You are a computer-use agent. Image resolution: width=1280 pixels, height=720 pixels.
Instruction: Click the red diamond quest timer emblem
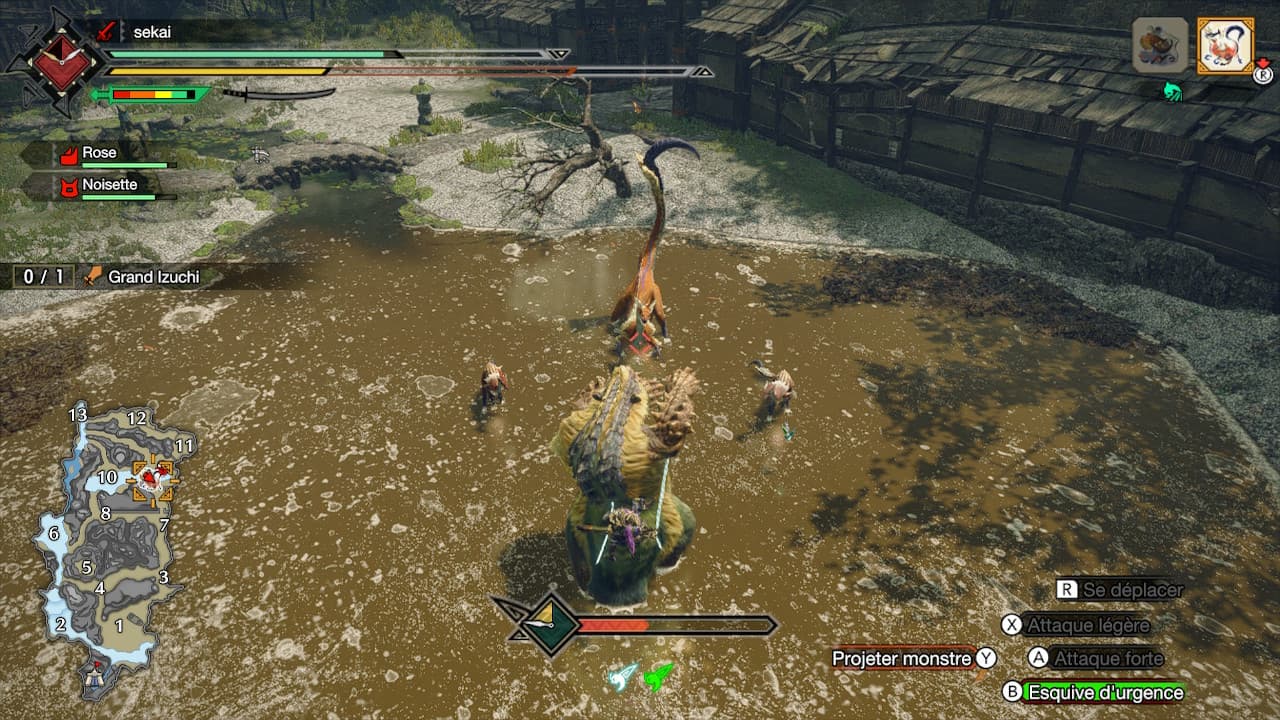(x=55, y=58)
